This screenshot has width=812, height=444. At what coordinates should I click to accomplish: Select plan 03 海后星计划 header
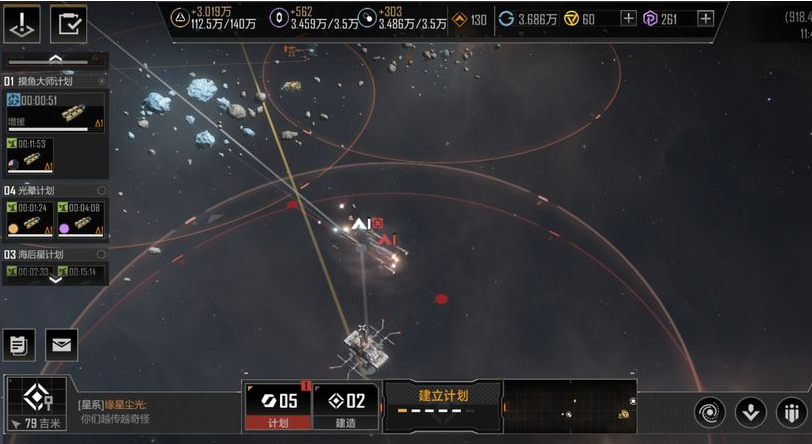55,255
